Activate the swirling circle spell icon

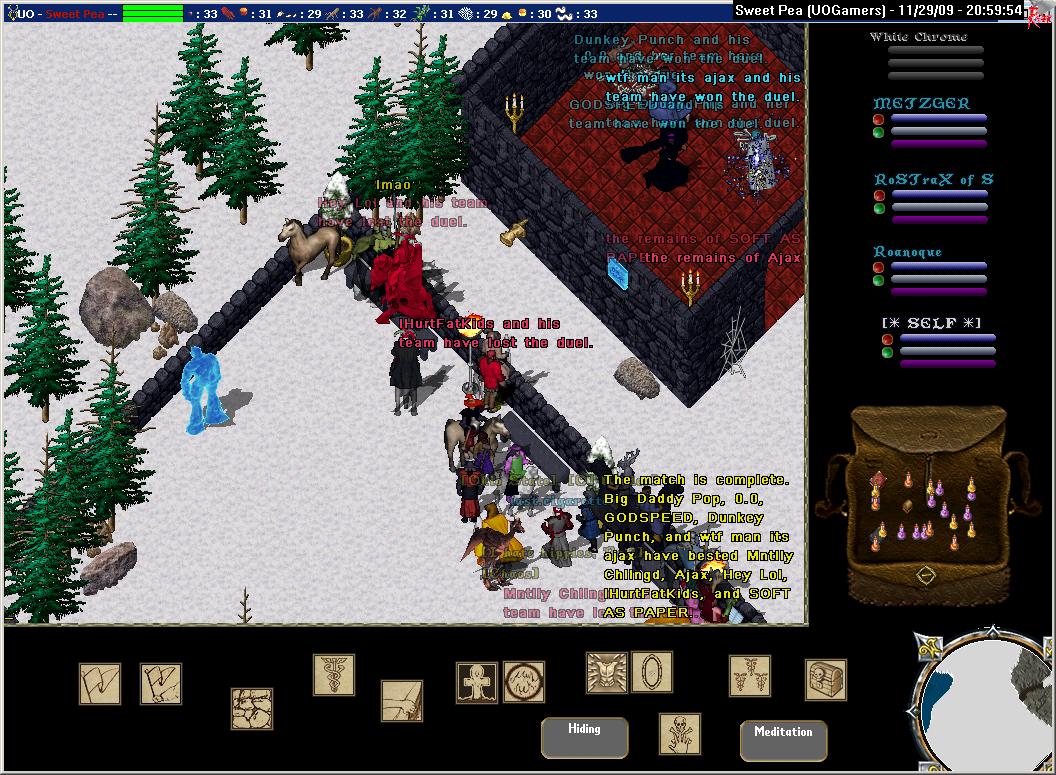524,682
